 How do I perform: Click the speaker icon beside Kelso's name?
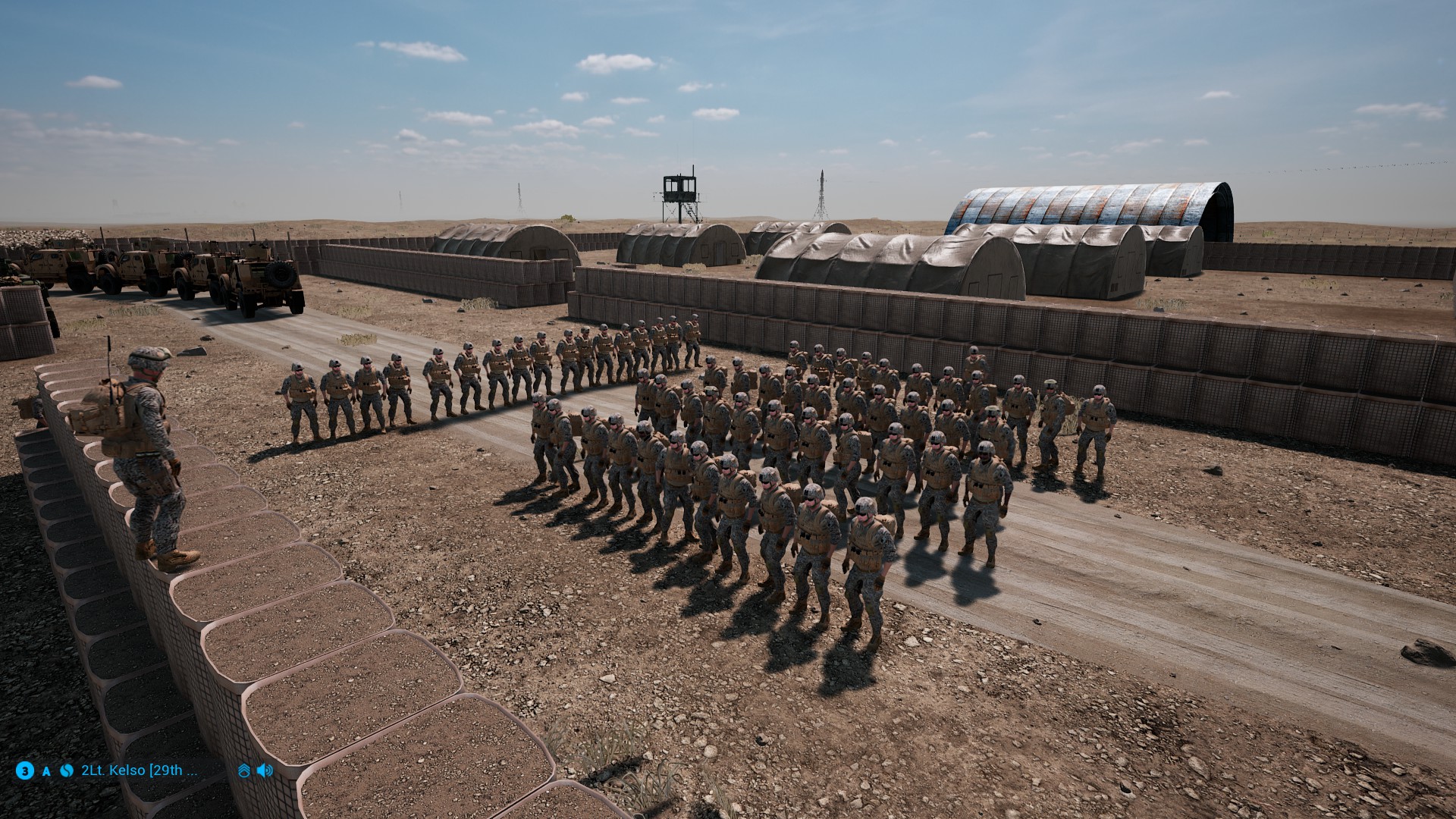pos(265,770)
